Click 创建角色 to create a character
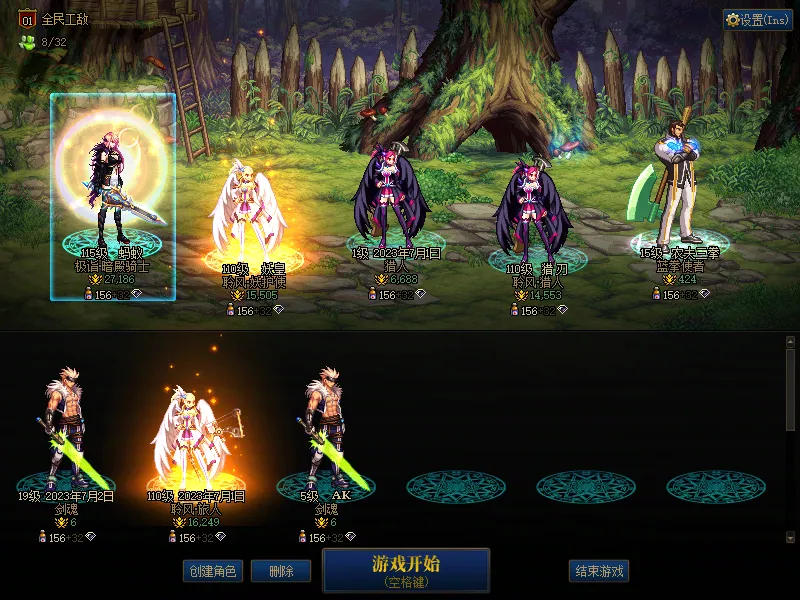 [211, 571]
